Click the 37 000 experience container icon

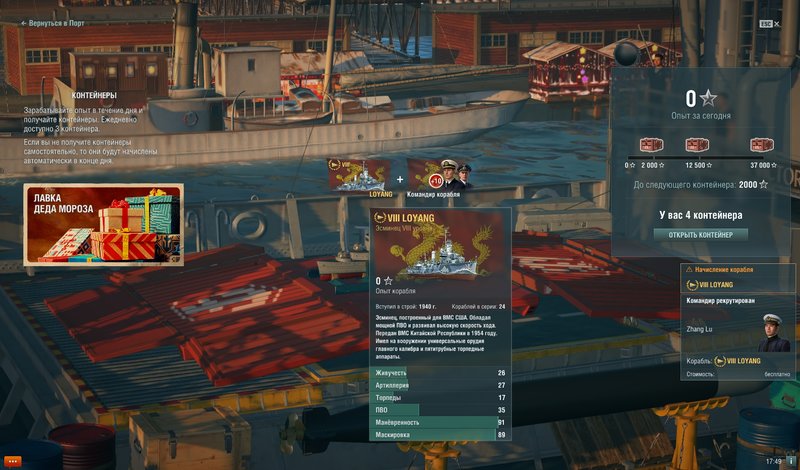(761, 146)
